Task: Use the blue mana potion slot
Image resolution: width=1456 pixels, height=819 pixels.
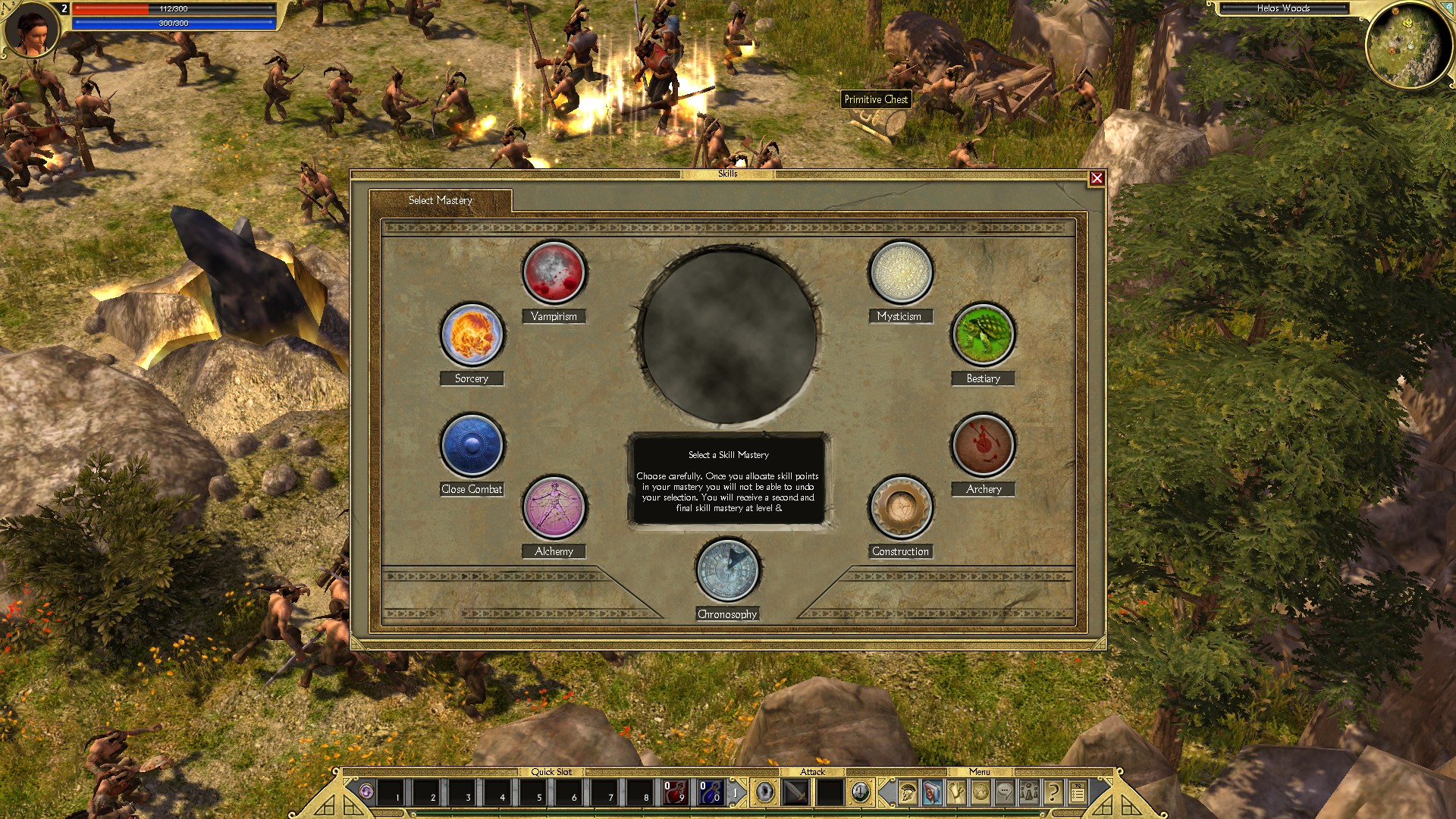Action: tap(710, 792)
